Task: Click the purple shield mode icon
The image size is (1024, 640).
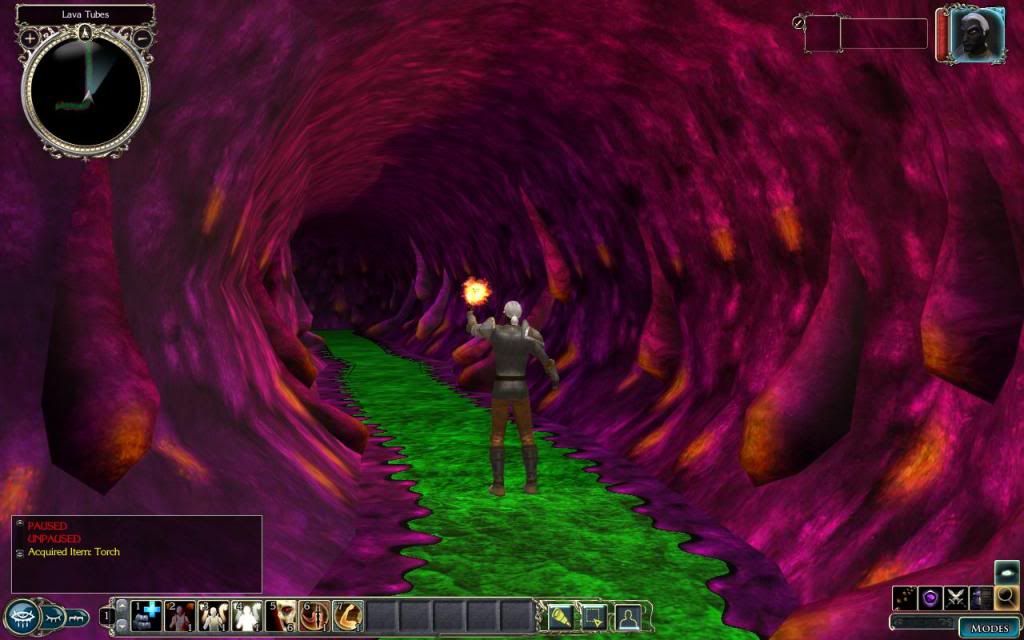Action: click(x=931, y=598)
